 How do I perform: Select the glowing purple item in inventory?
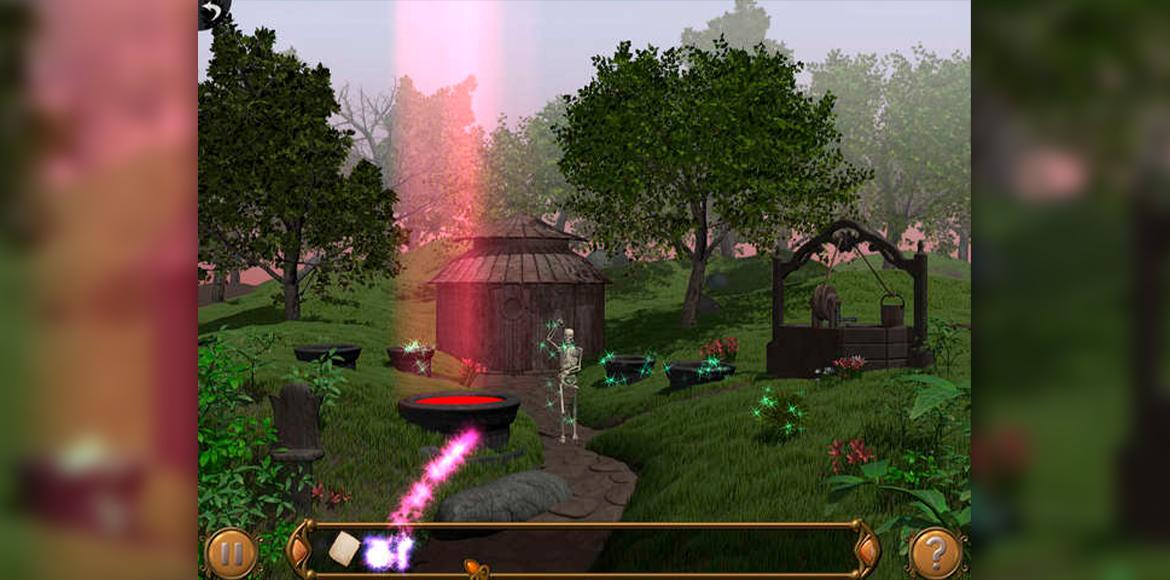pyautogui.click(x=387, y=551)
